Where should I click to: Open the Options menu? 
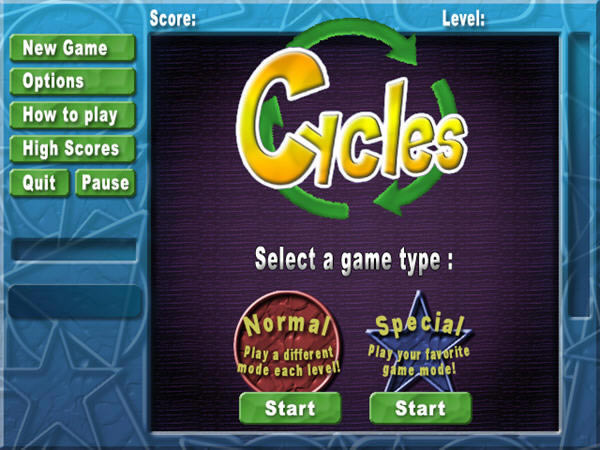click(x=71, y=81)
